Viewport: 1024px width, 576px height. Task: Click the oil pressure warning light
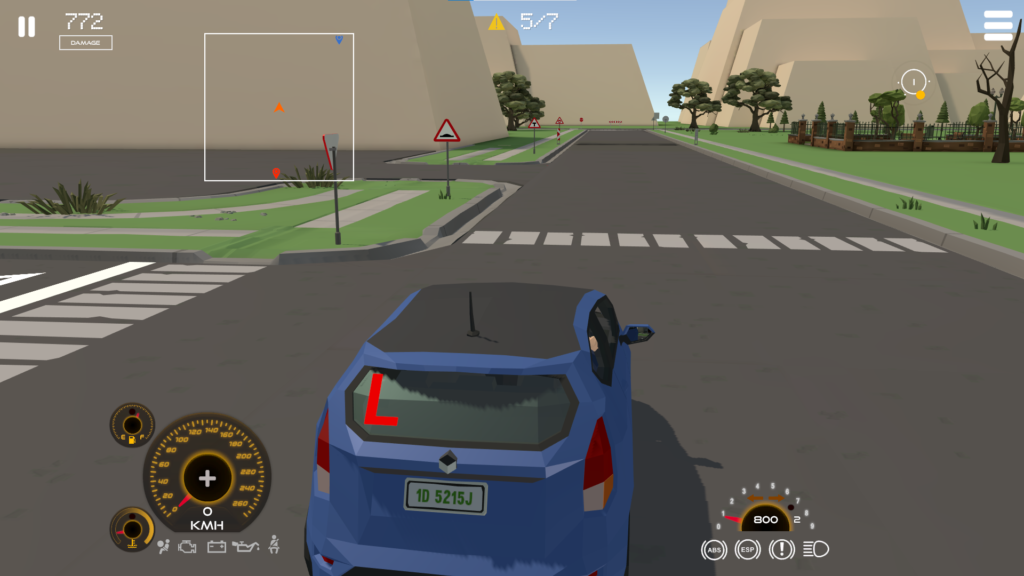coord(245,546)
